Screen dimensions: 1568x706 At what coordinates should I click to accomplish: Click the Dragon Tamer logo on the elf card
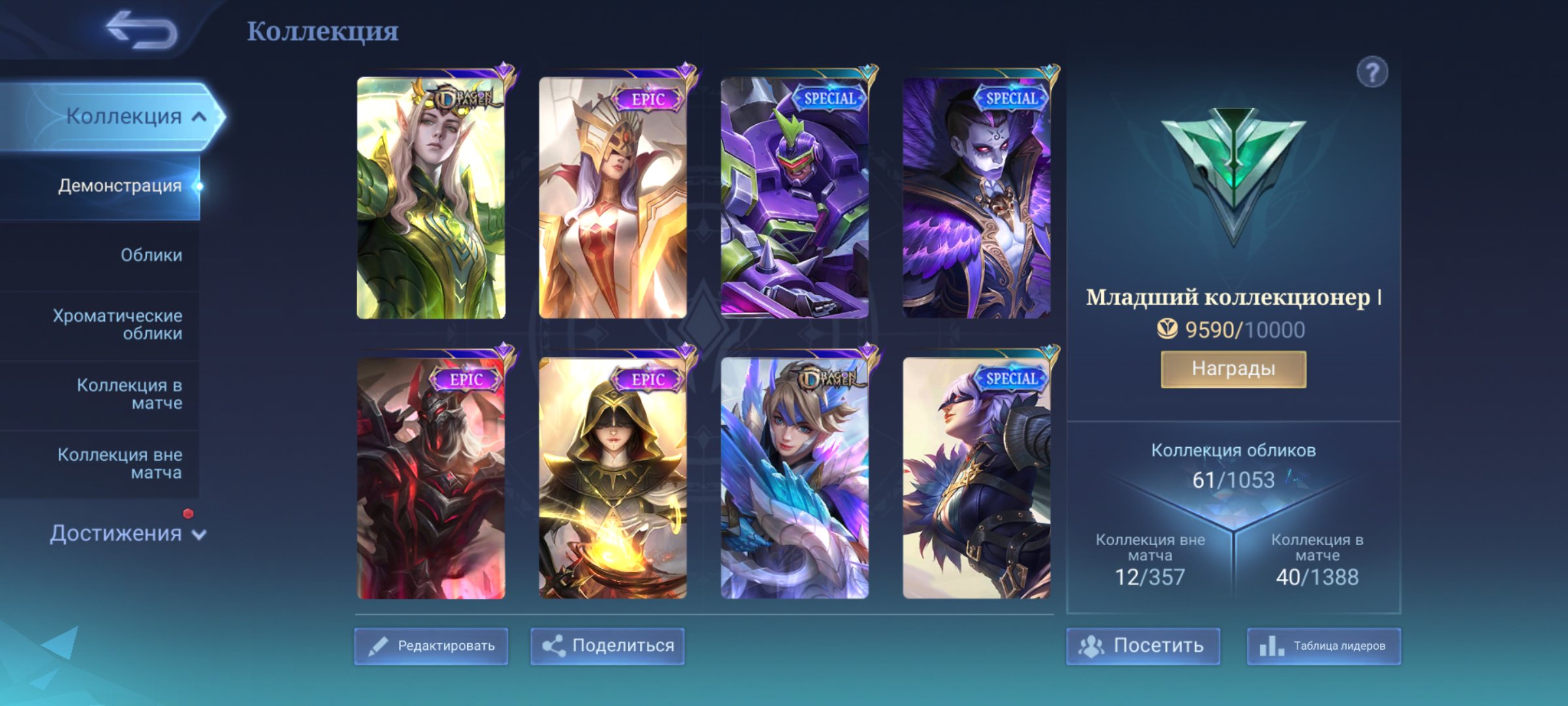(461, 96)
